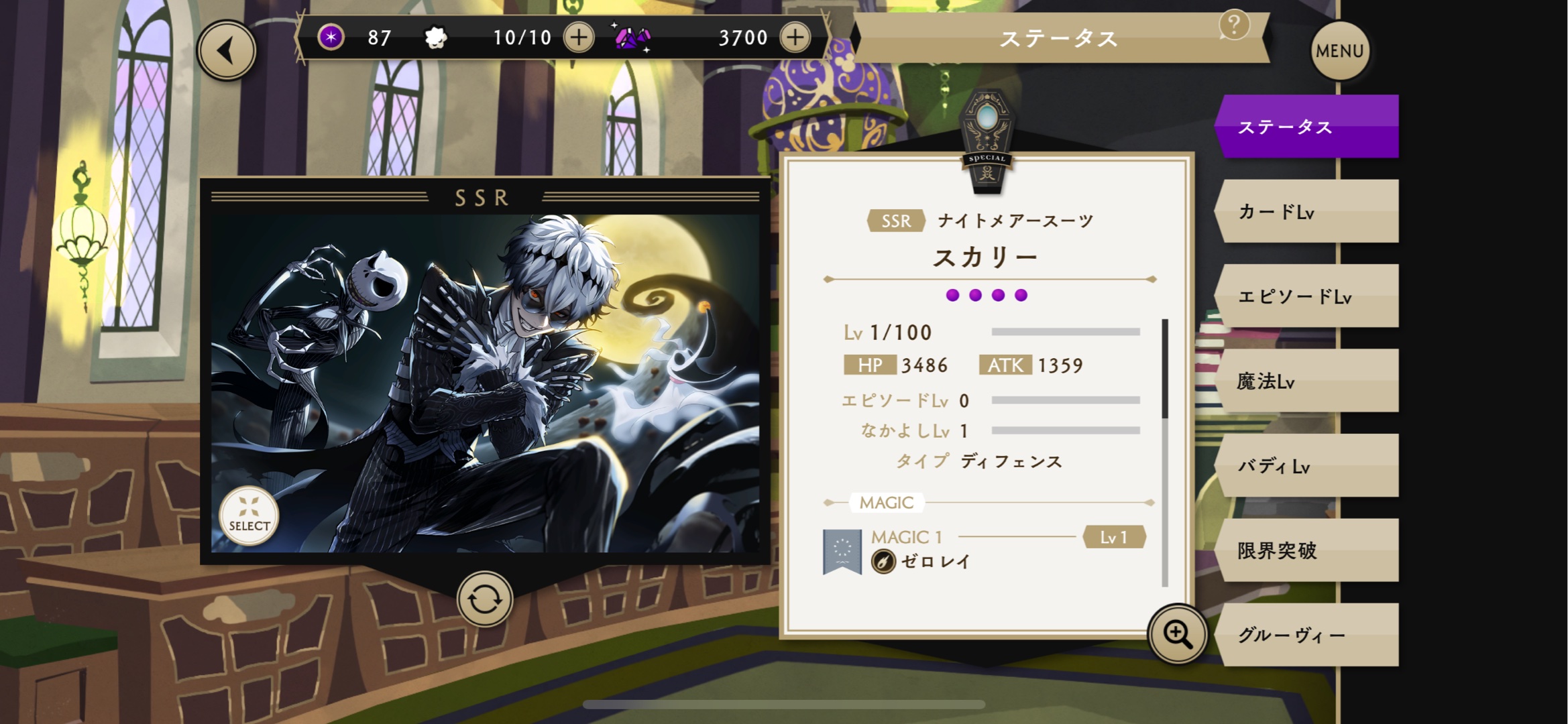The width and height of the screenshot is (1568, 724).
Task: Tap the SELECT button on the card
Action: (x=249, y=516)
